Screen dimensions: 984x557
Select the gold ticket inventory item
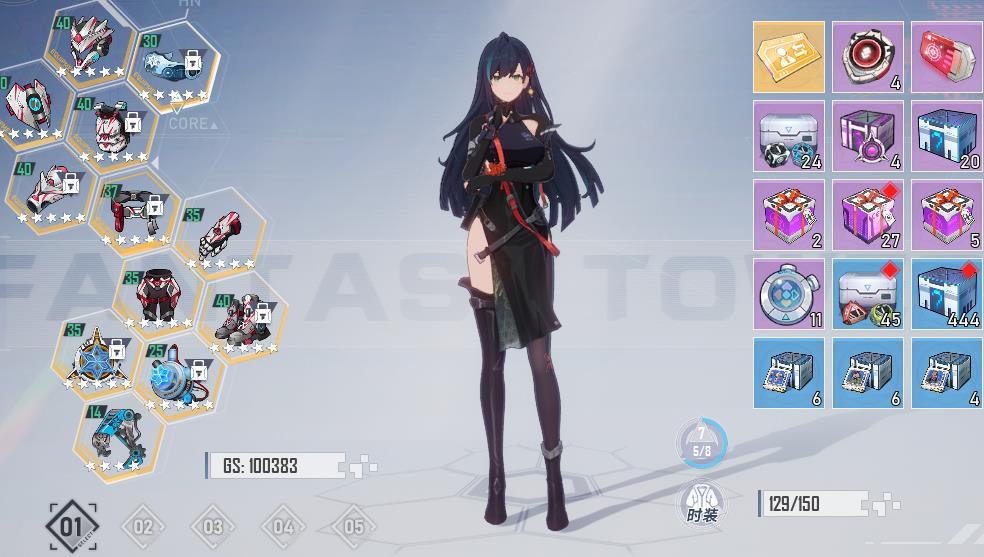789,57
